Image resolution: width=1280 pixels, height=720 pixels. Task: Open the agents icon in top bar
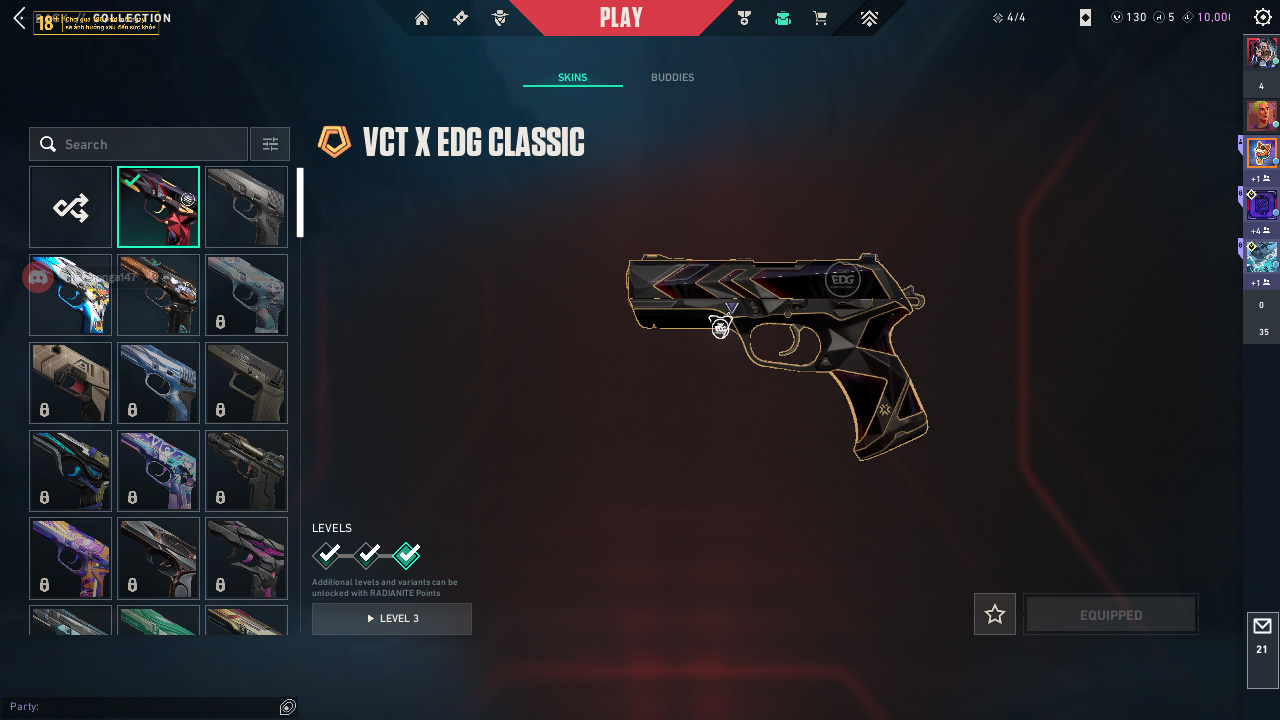pyautogui.click(x=500, y=18)
